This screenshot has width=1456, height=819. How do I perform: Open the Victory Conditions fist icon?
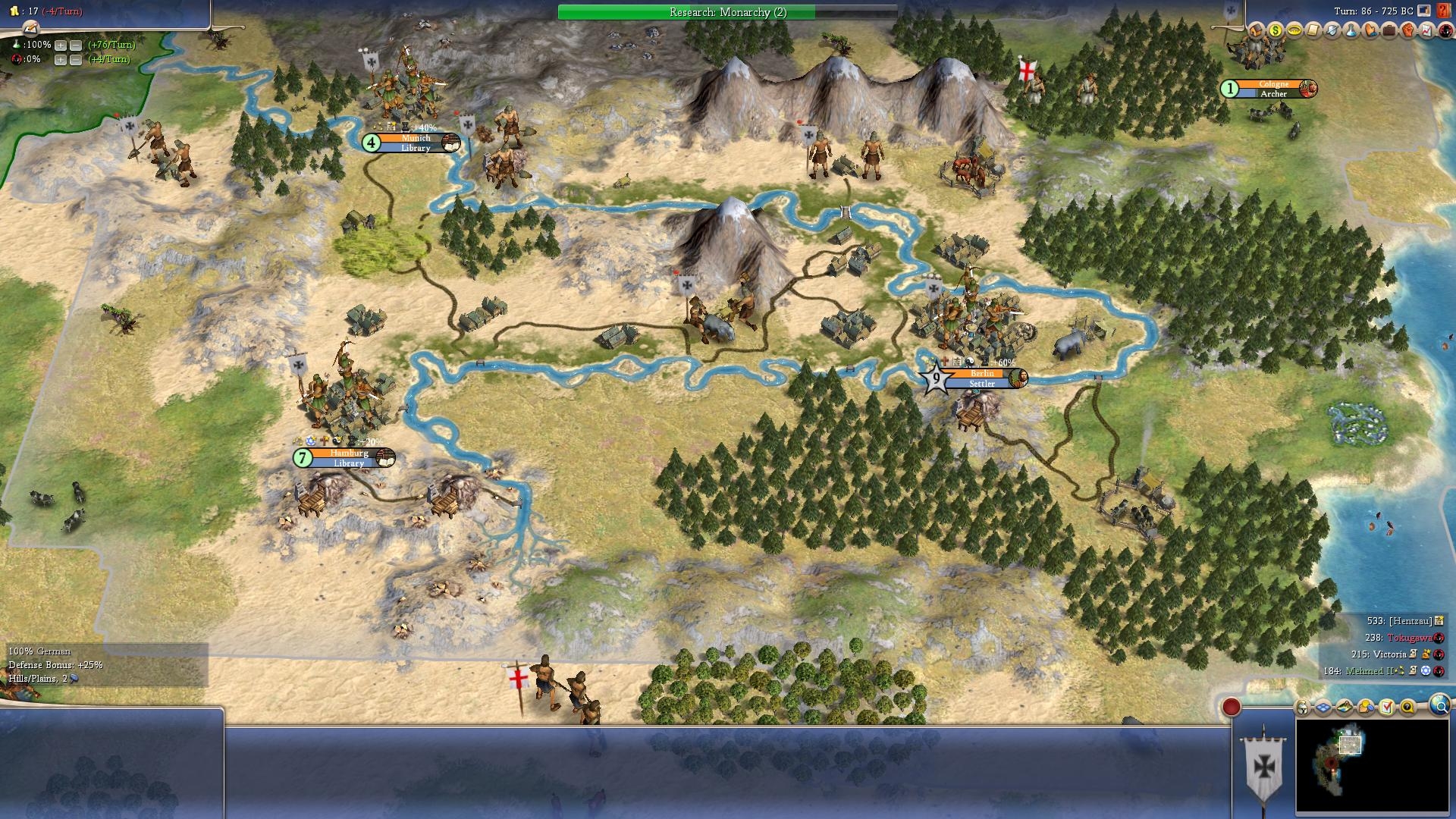point(1408,32)
